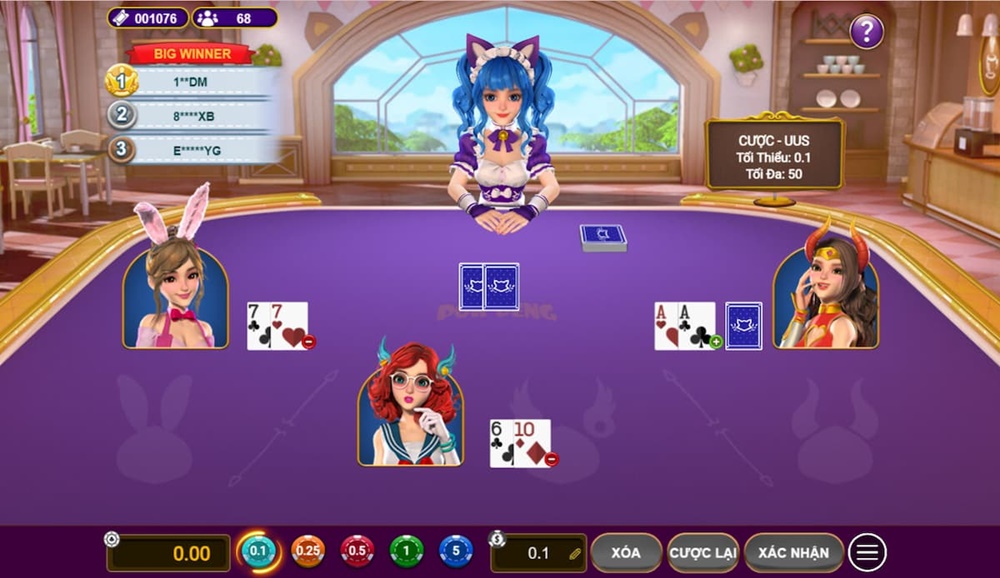The image size is (1000, 578).
Task: Select the green 1 chip
Action: click(406, 551)
